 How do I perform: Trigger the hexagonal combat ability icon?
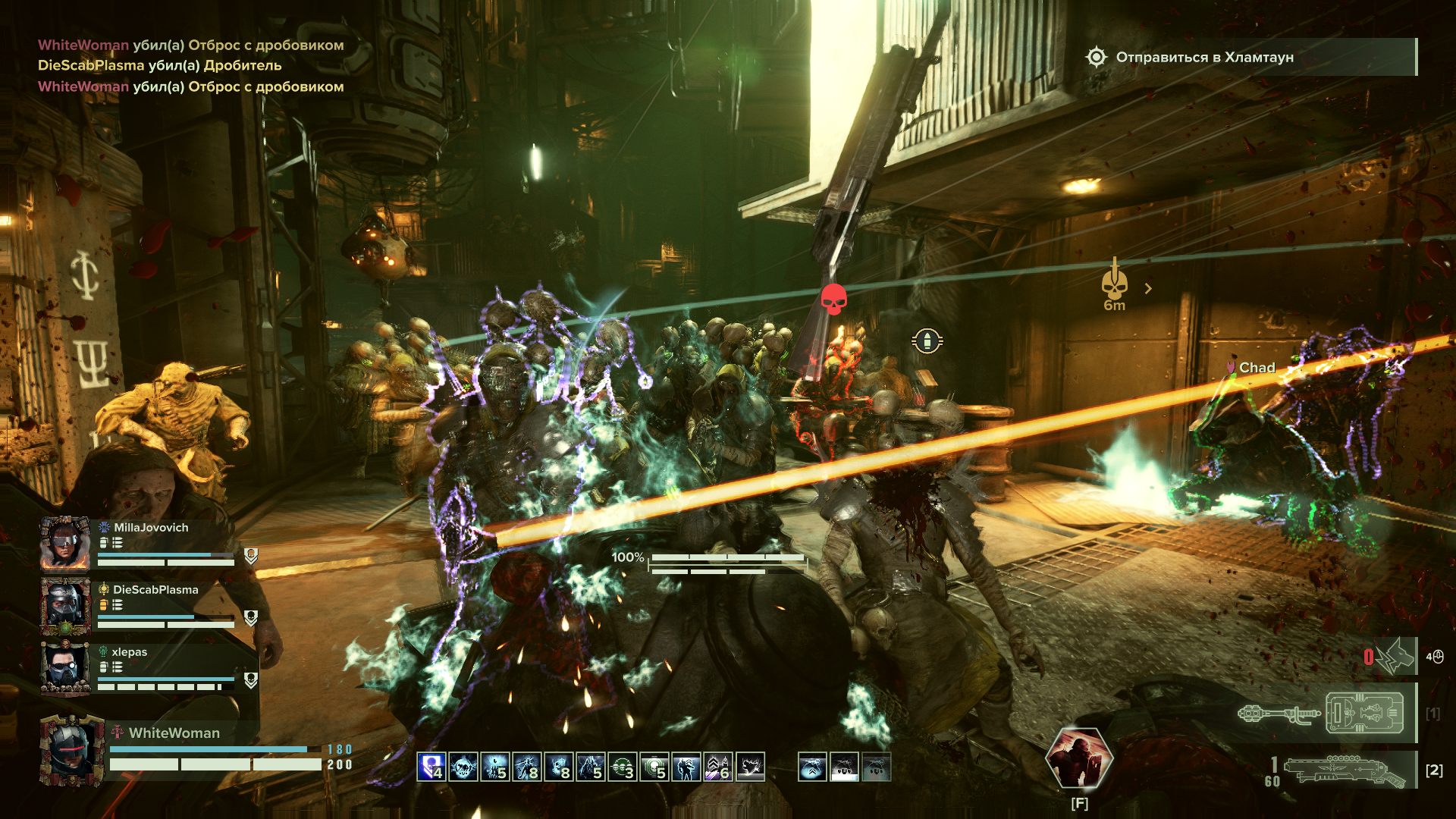pyautogui.click(x=1078, y=758)
